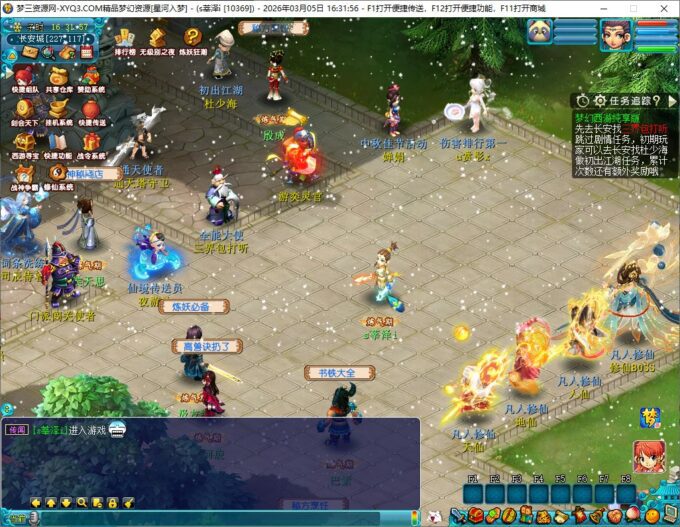
Task: Open the 战令系统 gift box icon
Action: [x=91, y=142]
